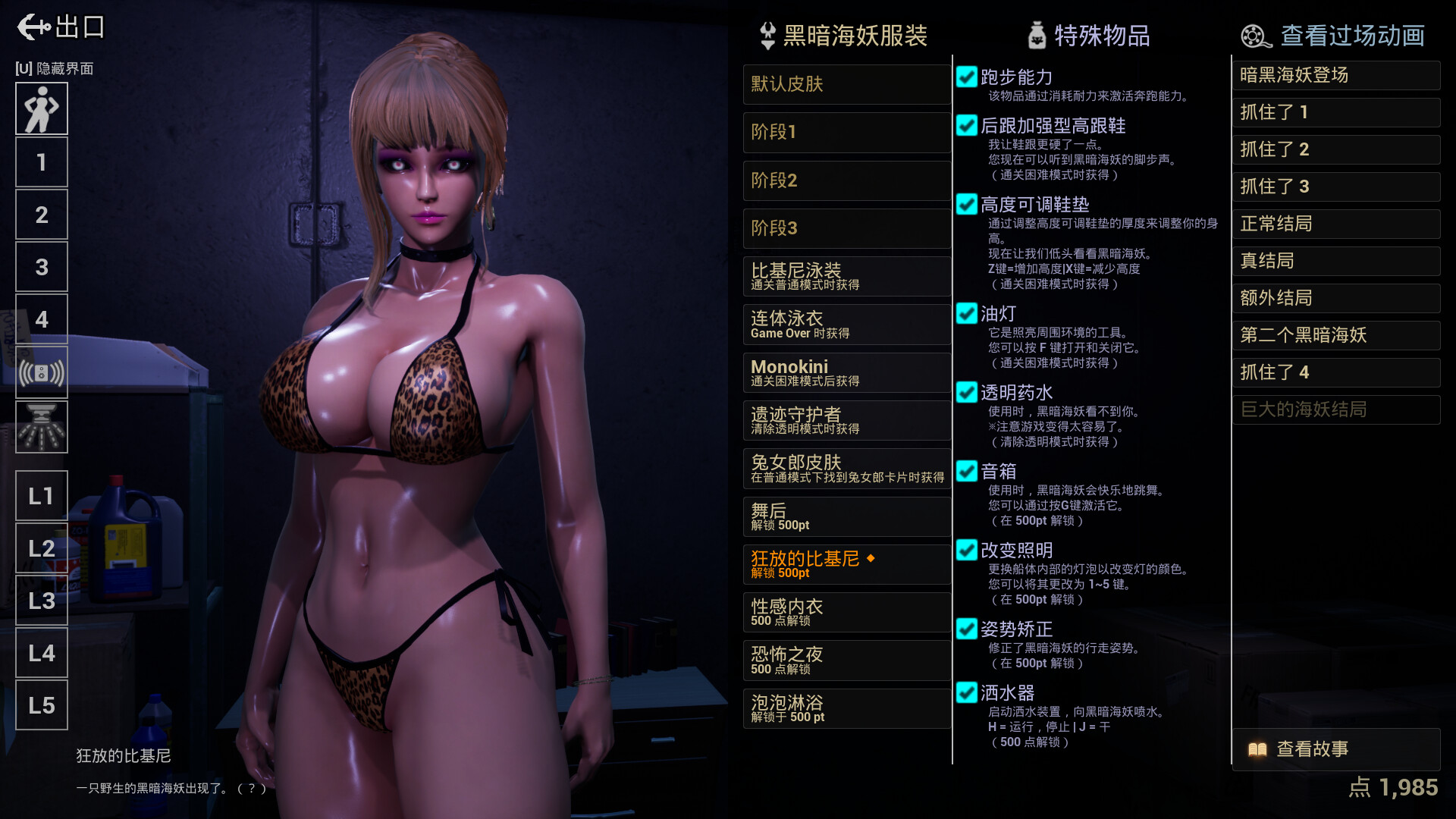Viewport: 1456px width, 819px height.
Task: Toggle off the 洒水器 checkbox
Action: point(967,692)
